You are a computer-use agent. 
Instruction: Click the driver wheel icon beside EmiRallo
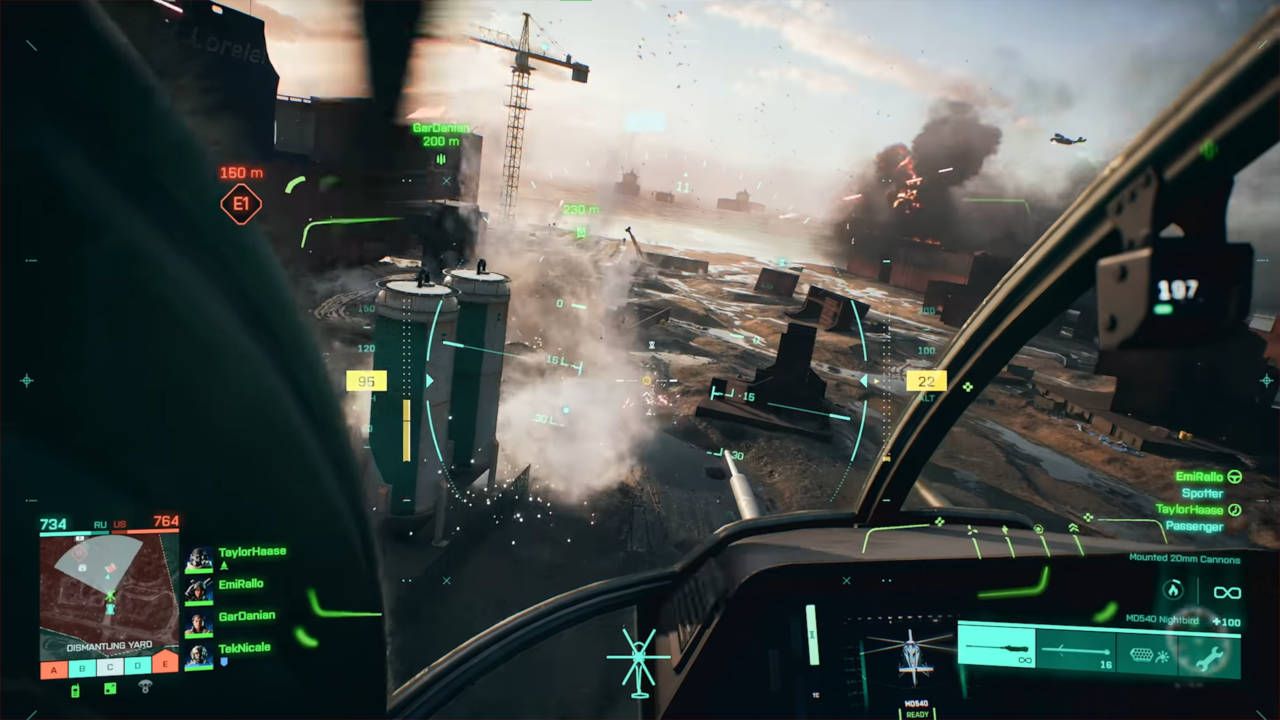pyautogui.click(x=1235, y=476)
